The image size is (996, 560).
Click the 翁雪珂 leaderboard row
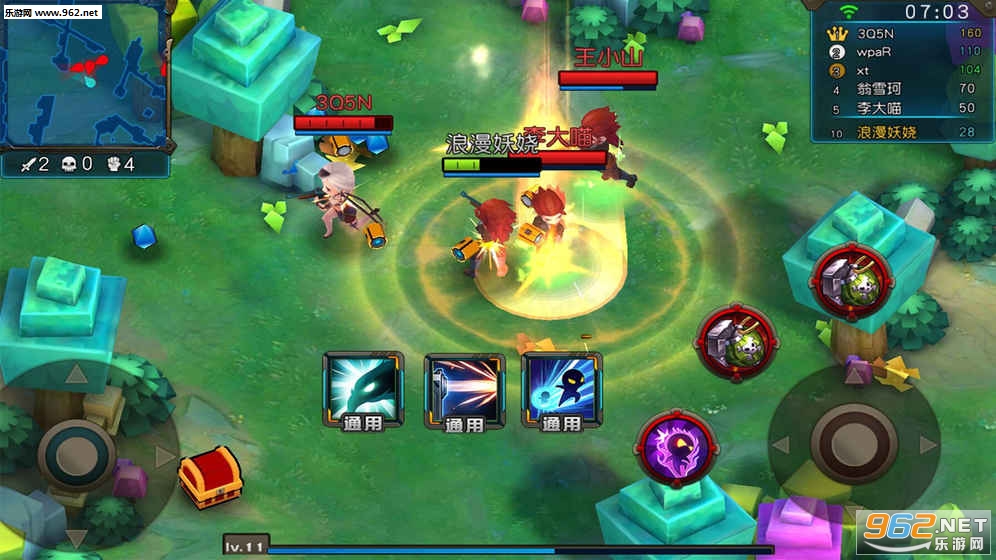tap(900, 89)
